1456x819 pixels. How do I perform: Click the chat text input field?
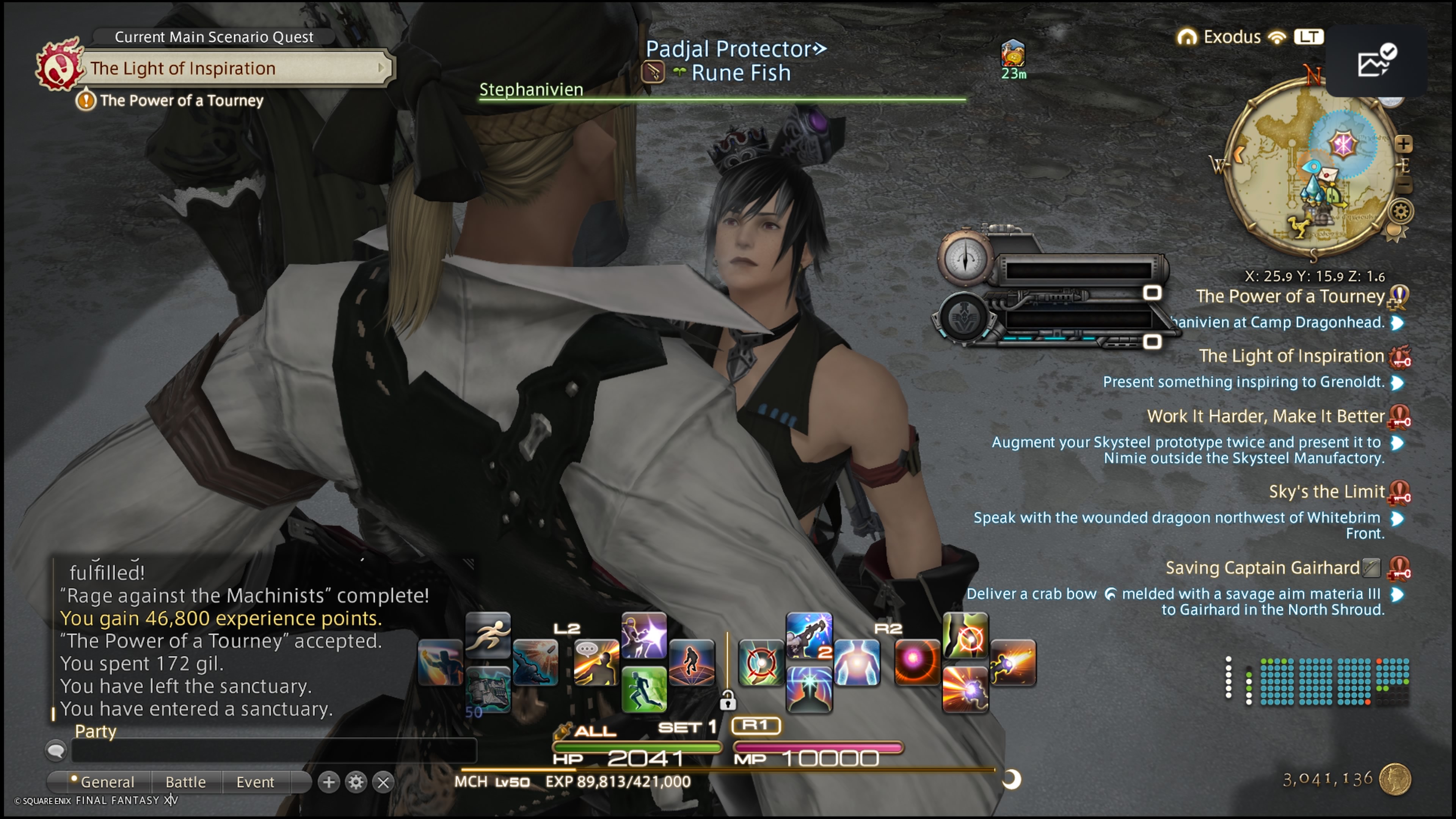pyautogui.click(x=273, y=751)
